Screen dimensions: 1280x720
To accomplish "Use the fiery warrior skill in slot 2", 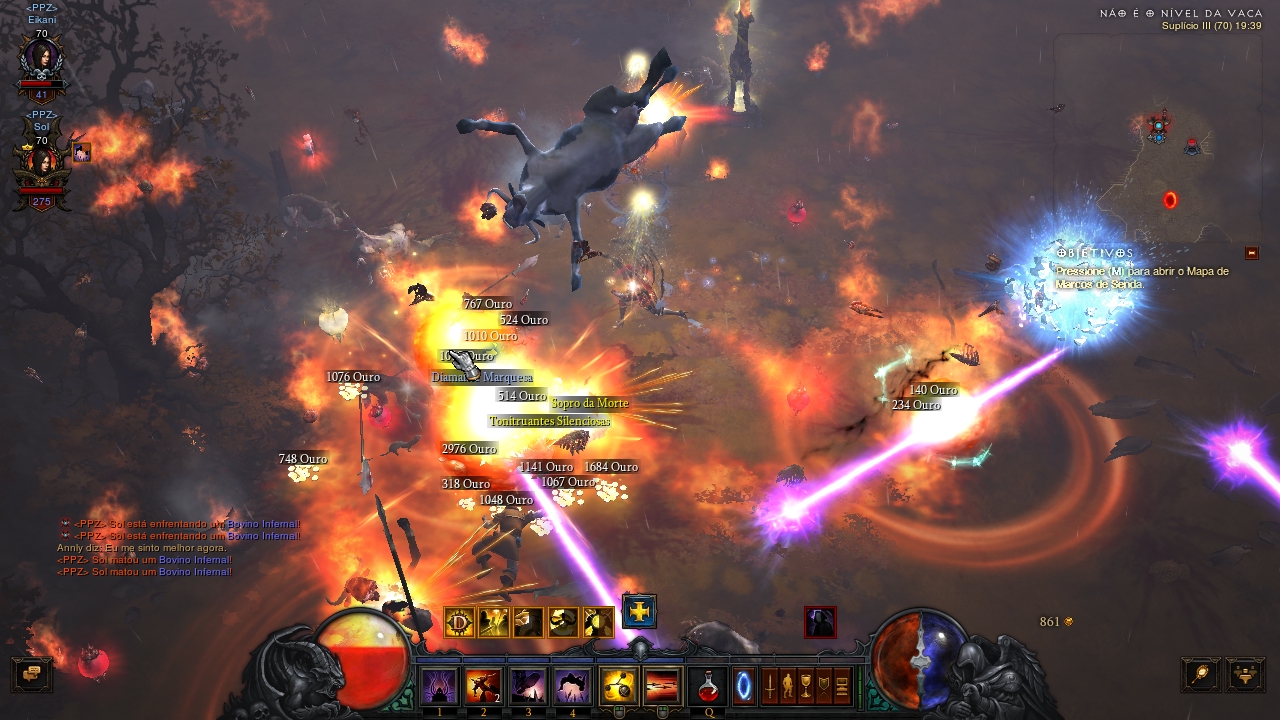I will (x=483, y=686).
